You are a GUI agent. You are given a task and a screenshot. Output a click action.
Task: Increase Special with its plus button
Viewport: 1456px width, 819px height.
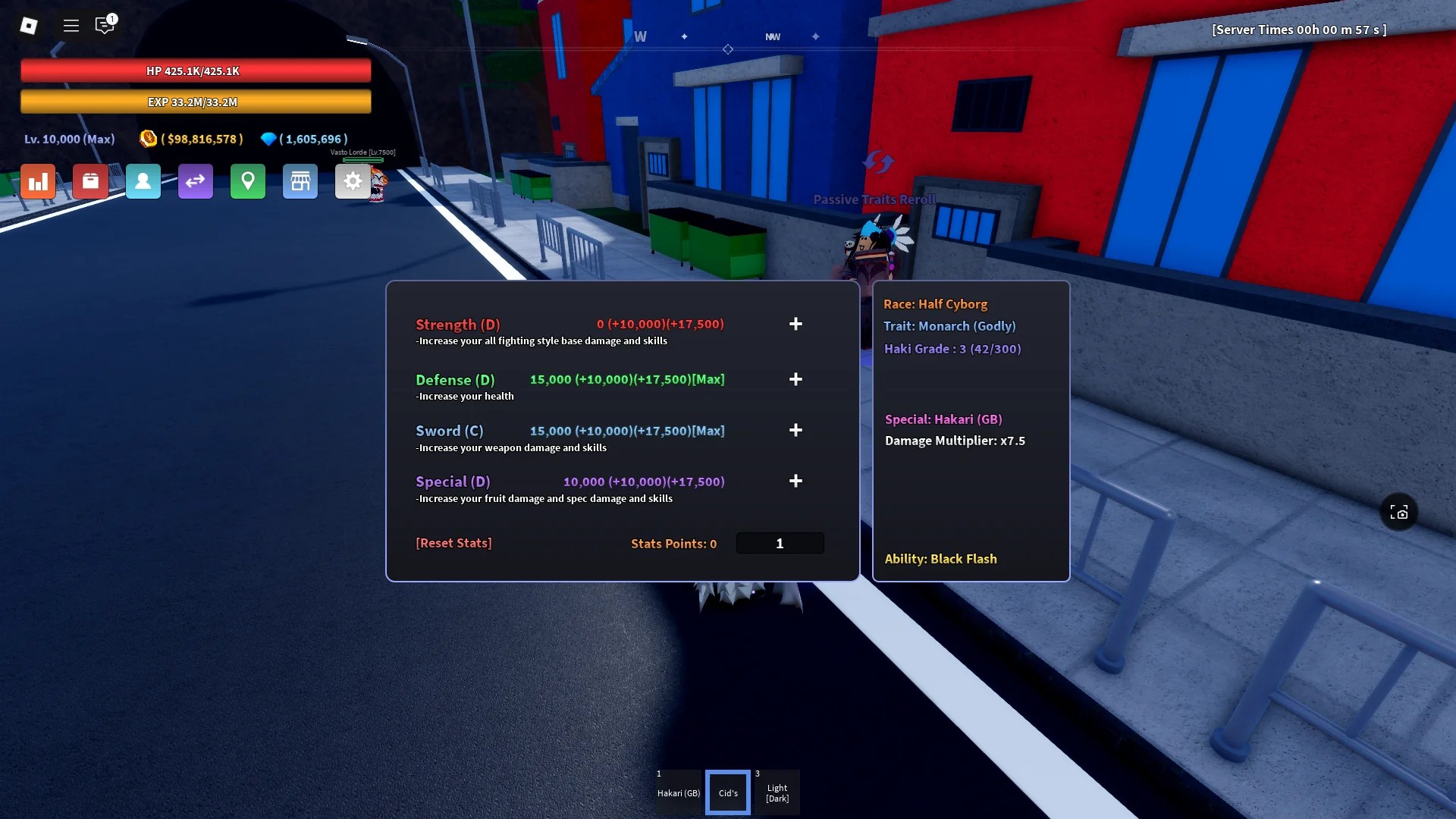[x=795, y=481]
